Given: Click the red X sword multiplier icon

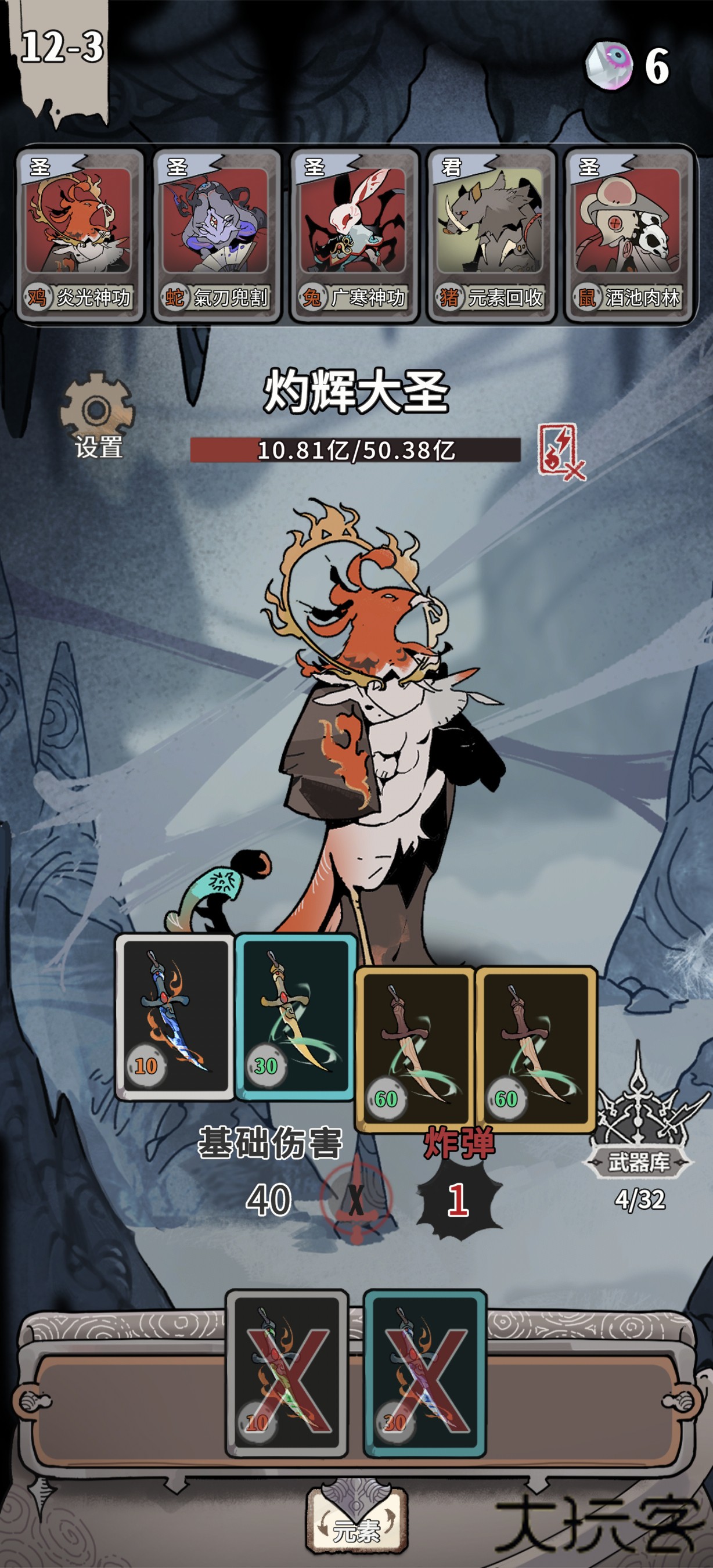Looking at the screenshot, I should tap(356, 1199).
